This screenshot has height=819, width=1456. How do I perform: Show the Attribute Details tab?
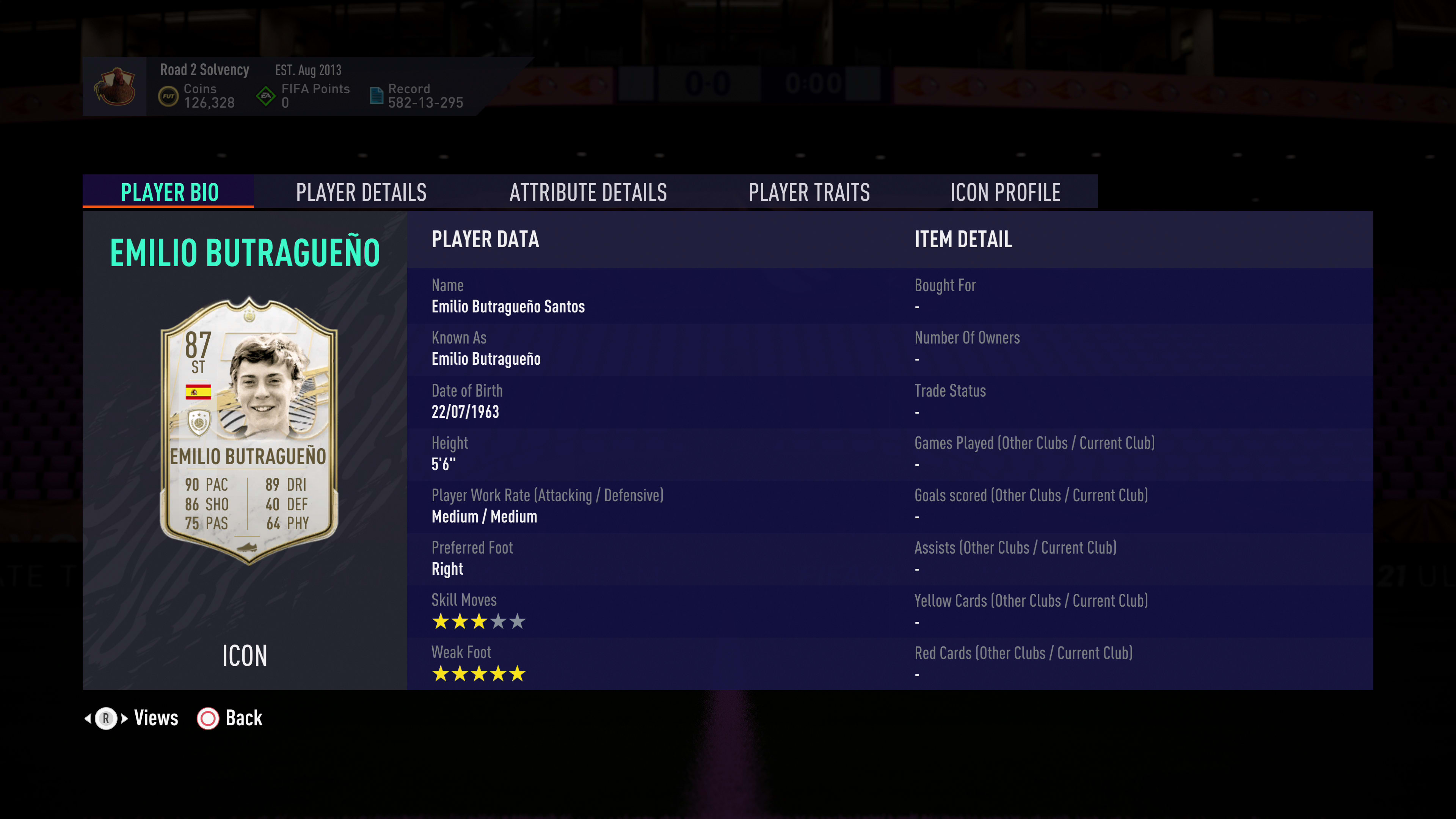click(x=588, y=192)
